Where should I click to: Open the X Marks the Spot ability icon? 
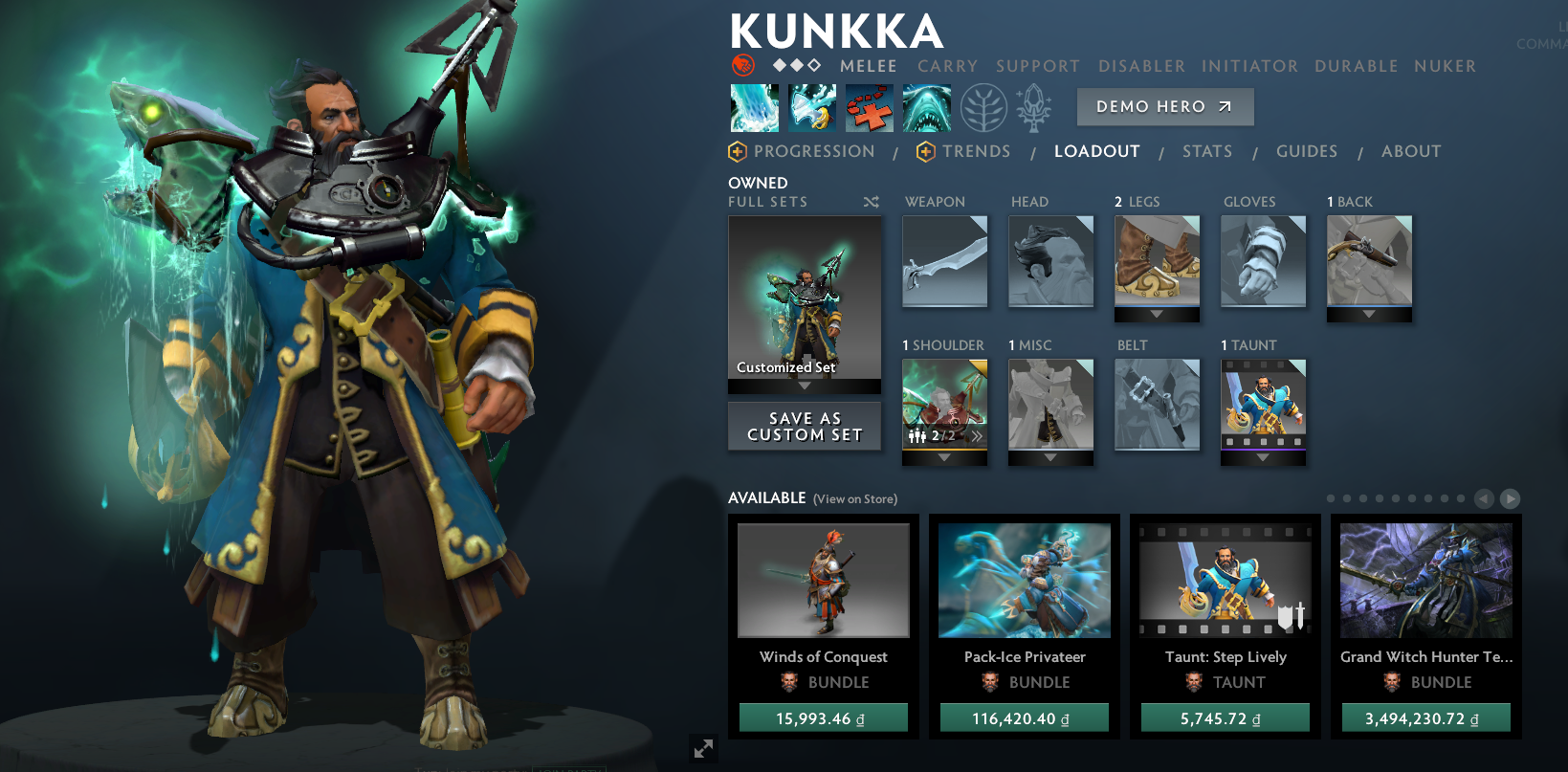click(869, 107)
